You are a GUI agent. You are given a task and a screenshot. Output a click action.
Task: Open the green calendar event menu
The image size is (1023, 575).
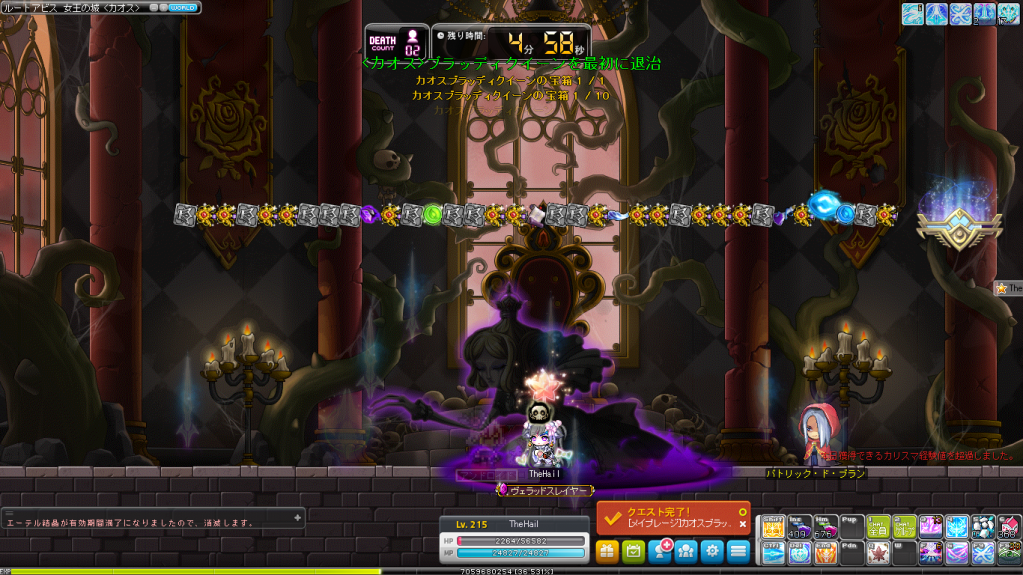tap(633, 550)
